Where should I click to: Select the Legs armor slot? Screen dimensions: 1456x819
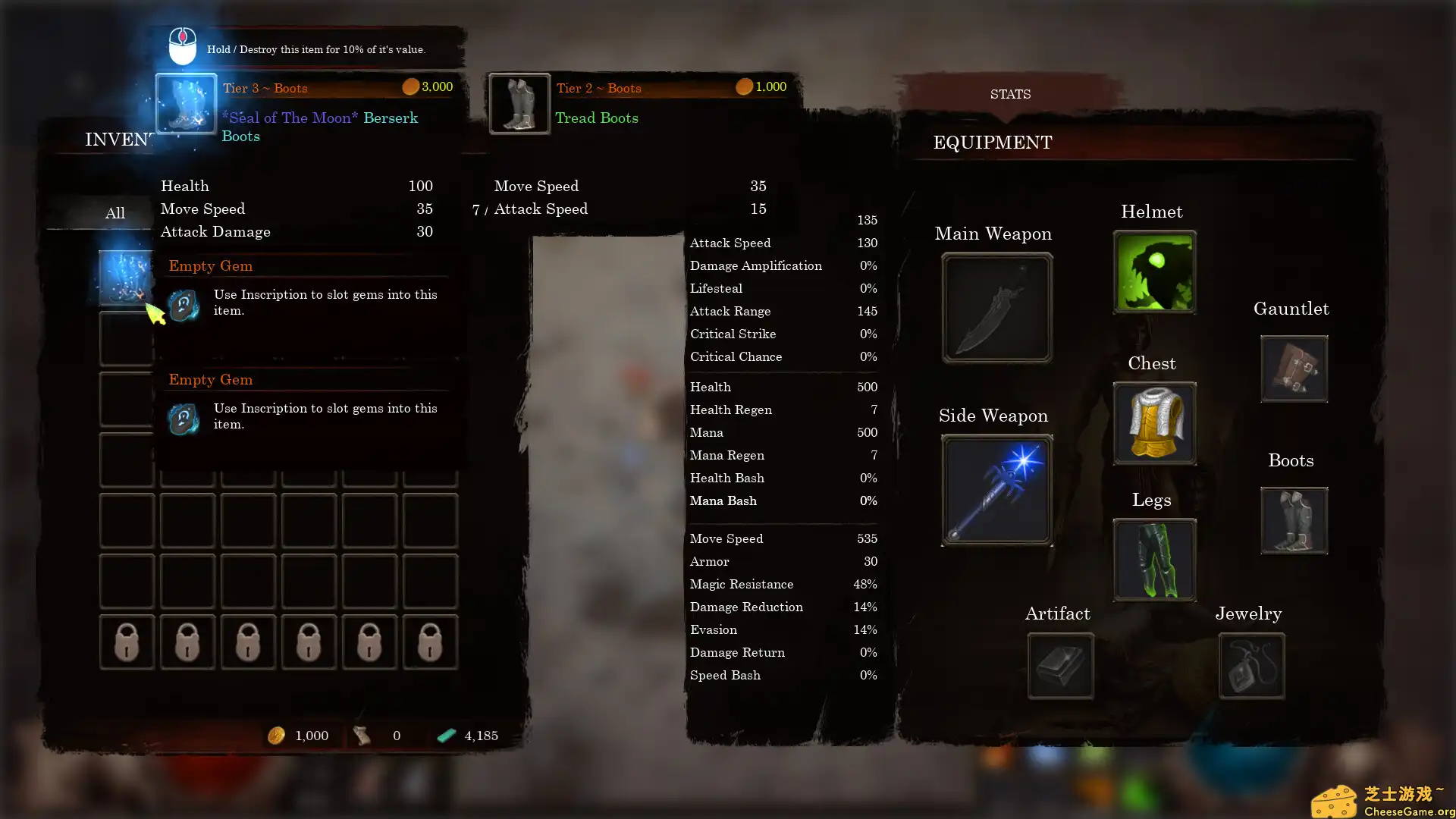(1153, 560)
